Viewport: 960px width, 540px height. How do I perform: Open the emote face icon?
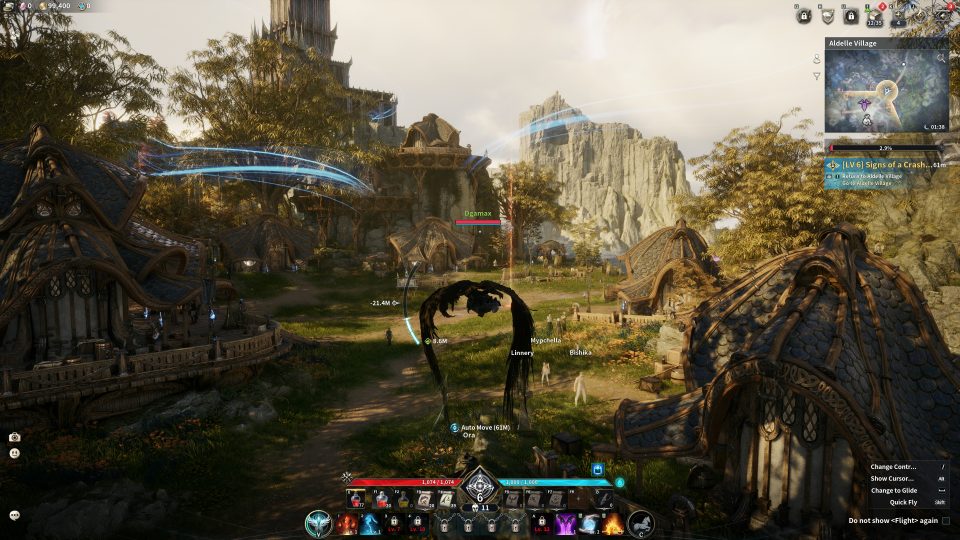15,453
